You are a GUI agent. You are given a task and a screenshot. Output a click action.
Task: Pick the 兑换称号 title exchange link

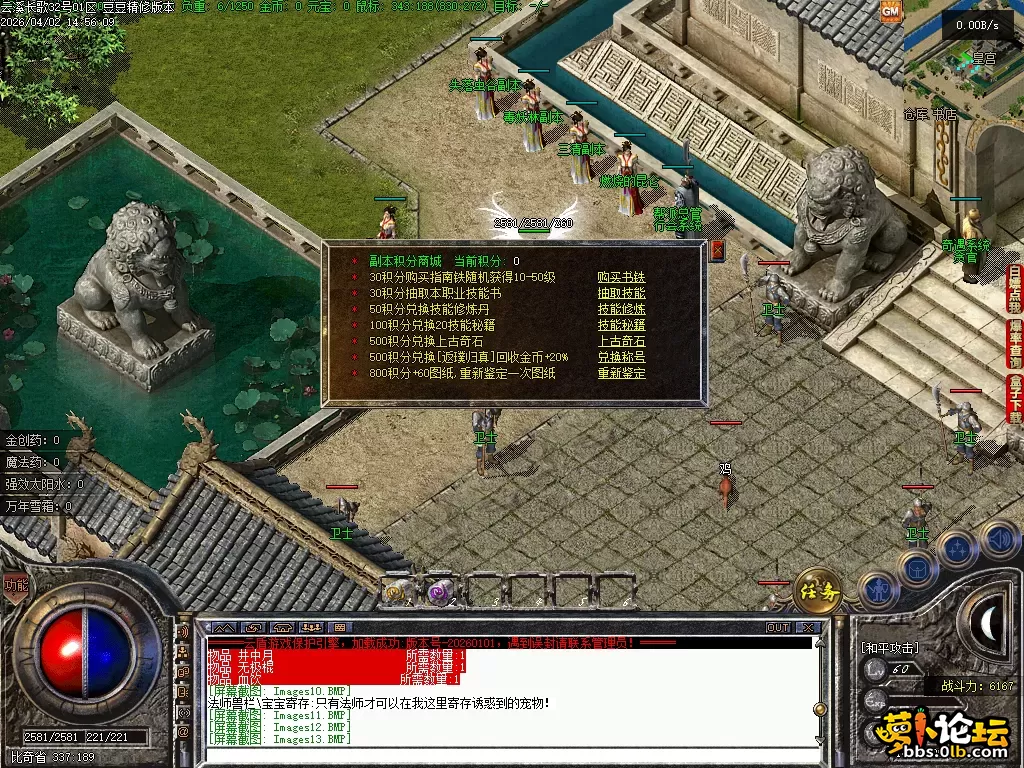point(621,357)
